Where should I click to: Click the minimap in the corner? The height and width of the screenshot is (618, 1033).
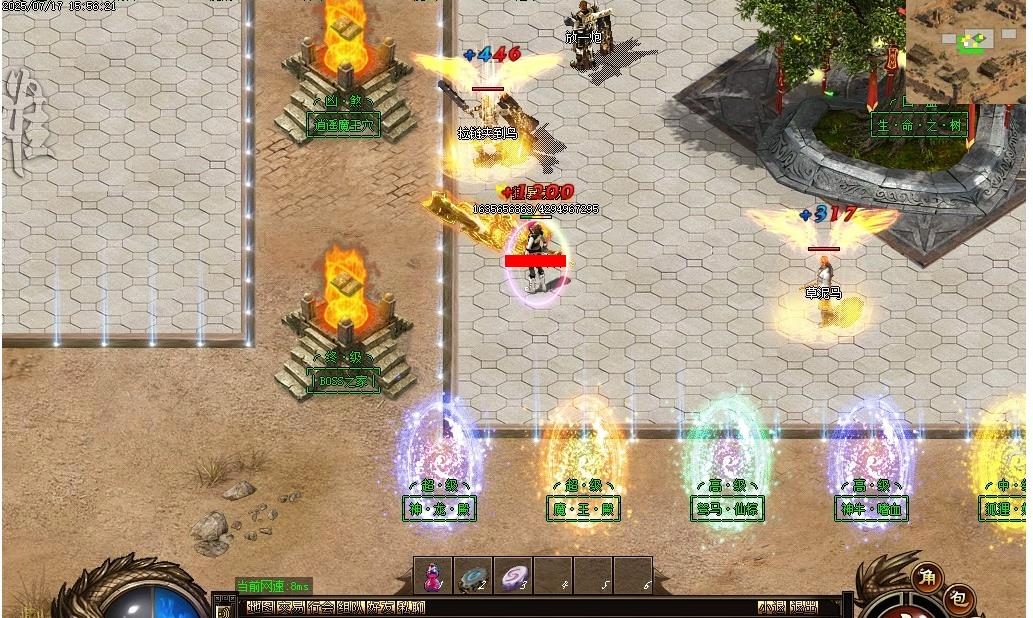coord(967,51)
